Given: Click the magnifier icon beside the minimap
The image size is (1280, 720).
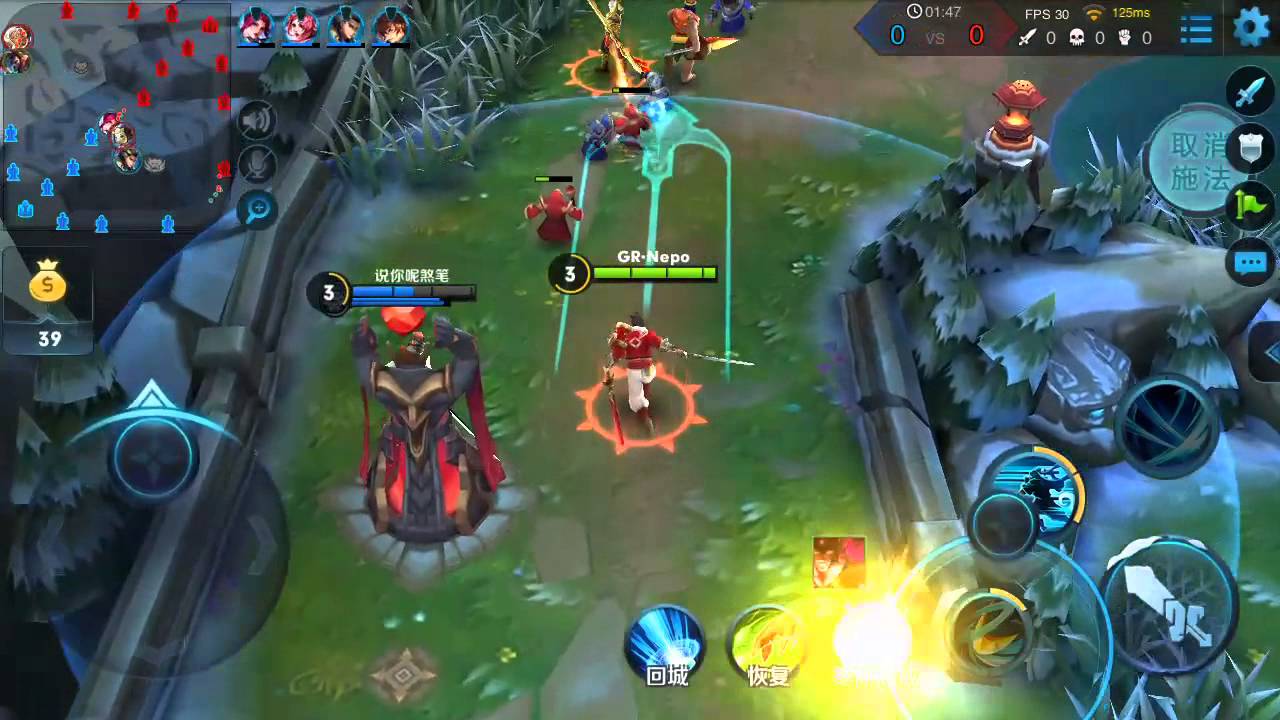Looking at the screenshot, I should tap(257, 209).
